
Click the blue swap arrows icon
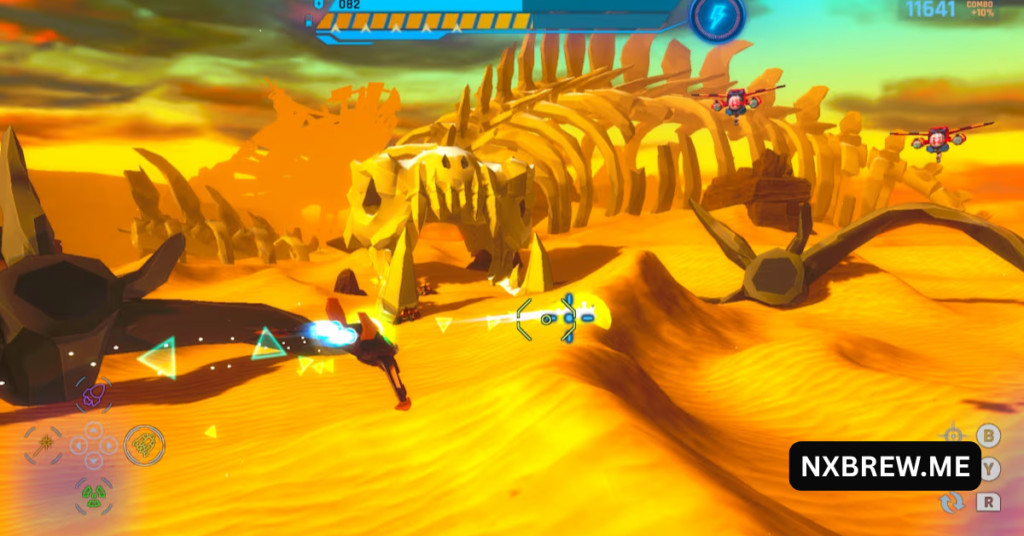tap(952, 502)
